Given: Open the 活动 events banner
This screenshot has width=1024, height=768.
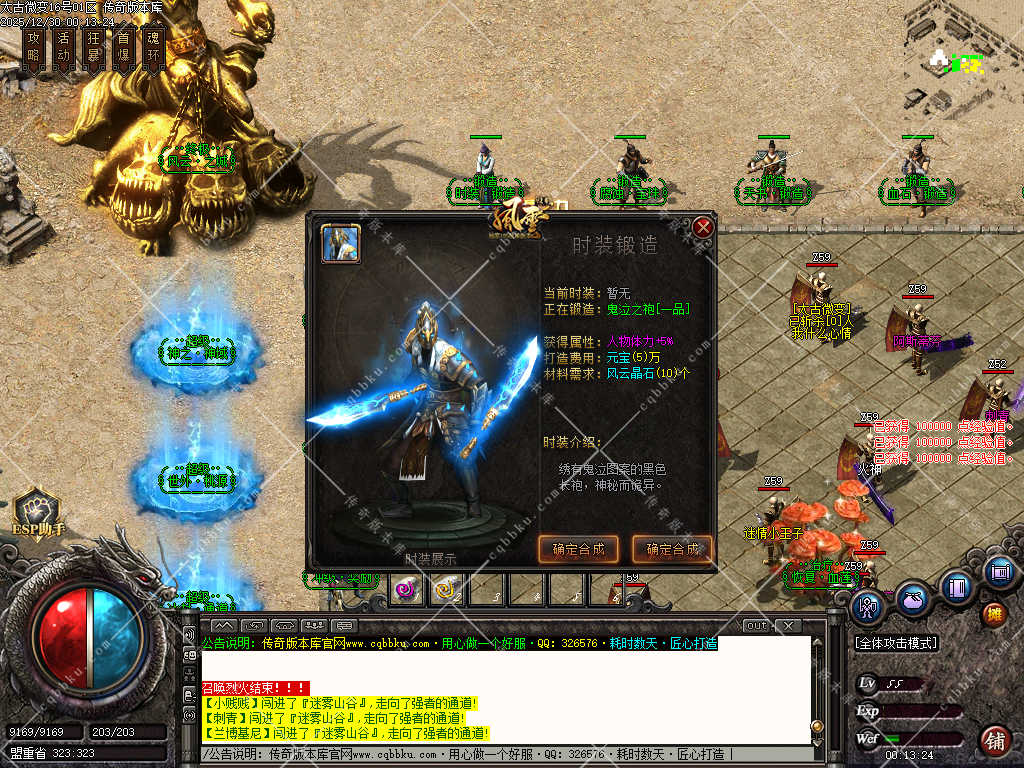Looking at the screenshot, I should click(x=65, y=47).
